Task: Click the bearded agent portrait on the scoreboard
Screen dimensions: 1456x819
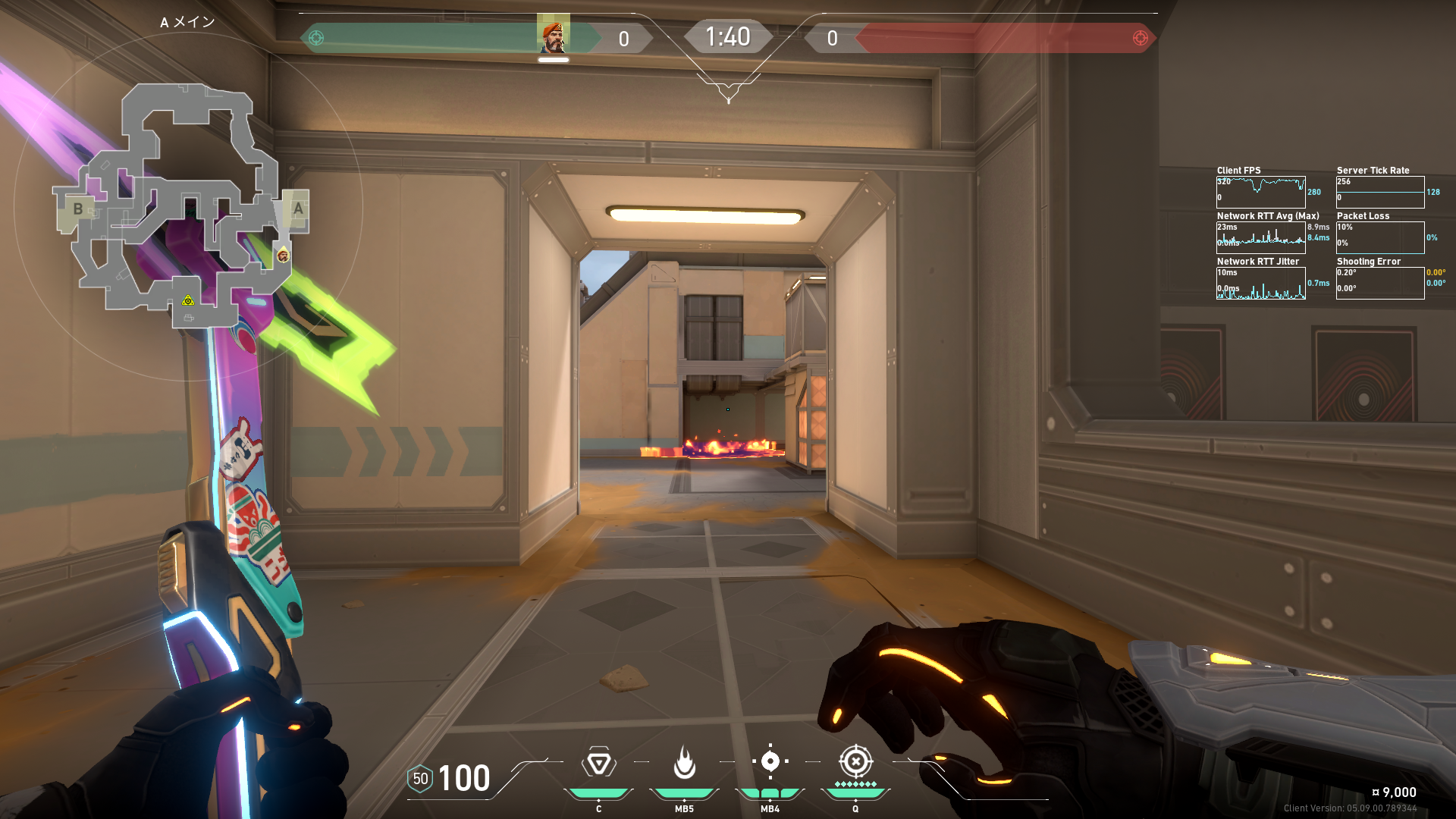Action: (554, 36)
